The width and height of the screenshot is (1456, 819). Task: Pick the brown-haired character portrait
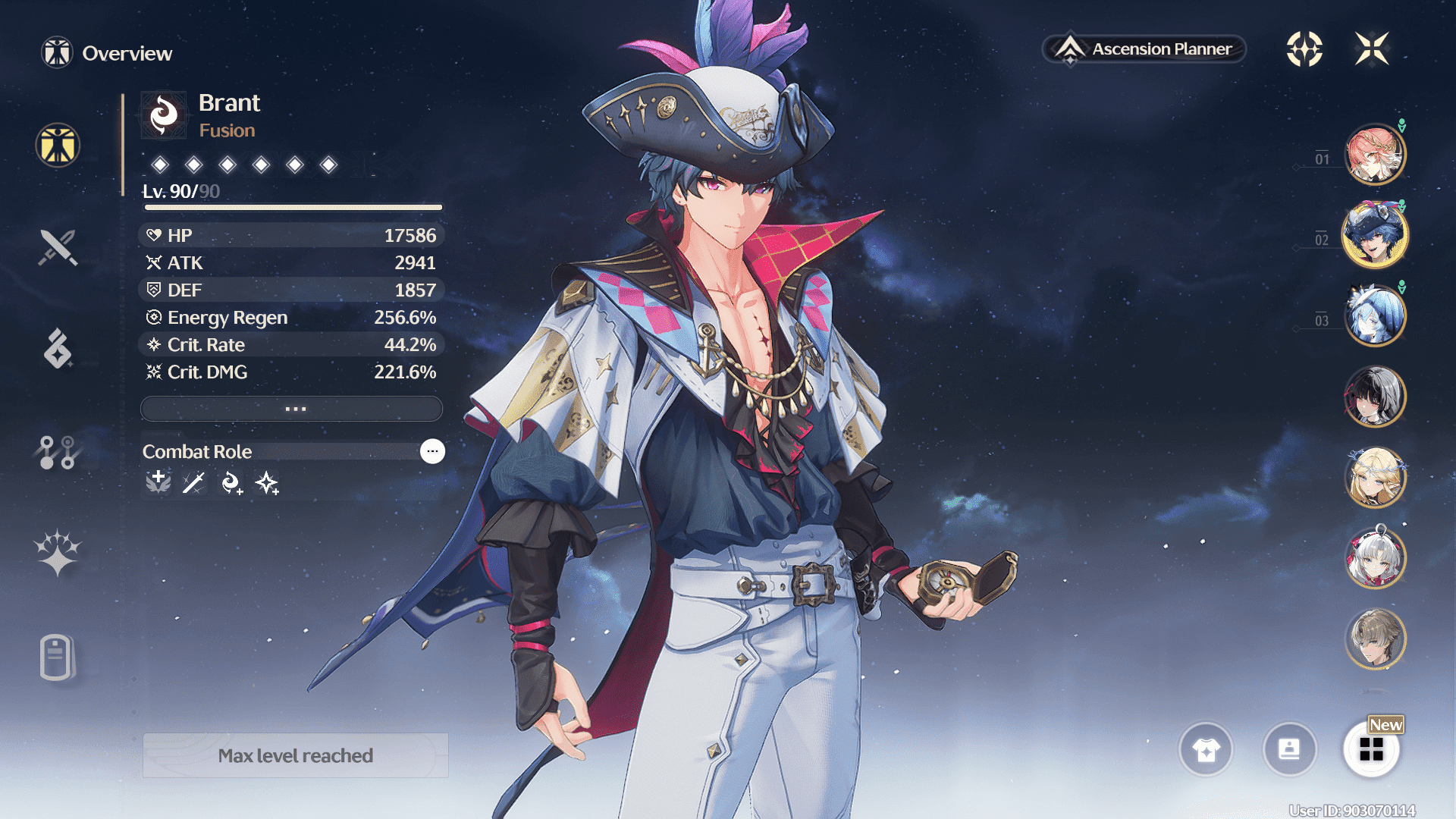click(1374, 639)
